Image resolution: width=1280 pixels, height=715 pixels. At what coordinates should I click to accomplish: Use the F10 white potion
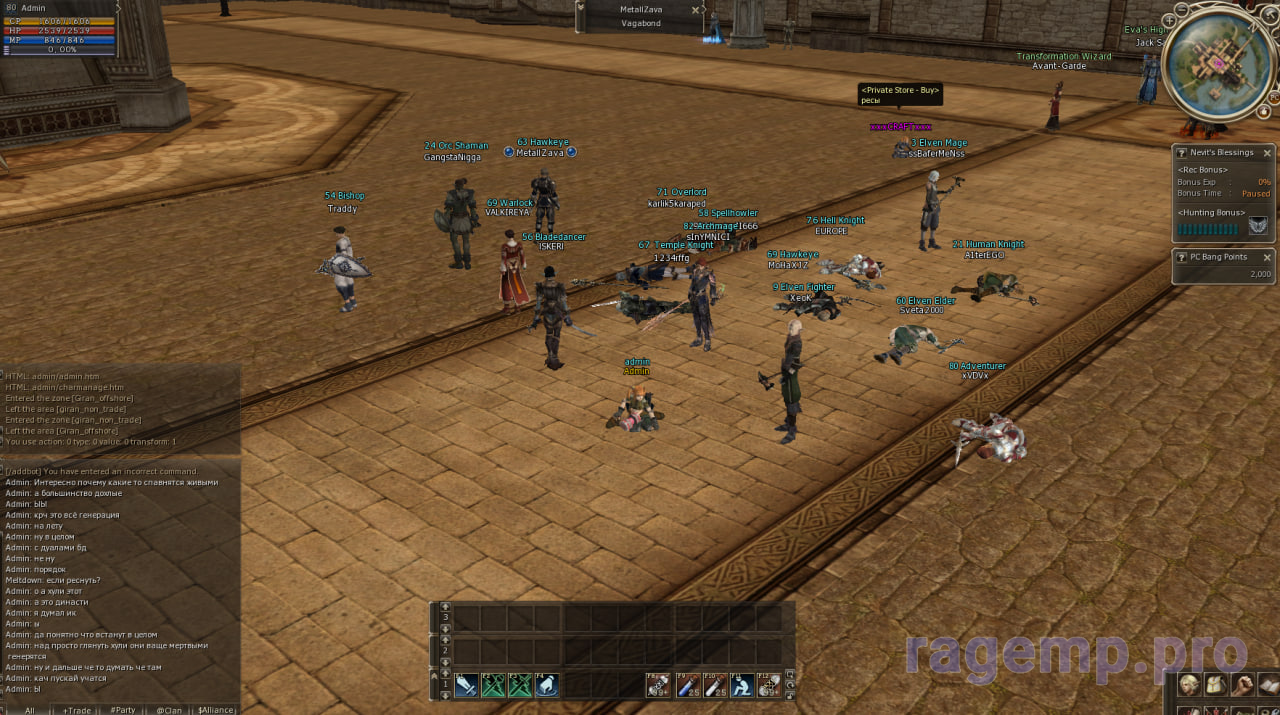click(714, 685)
